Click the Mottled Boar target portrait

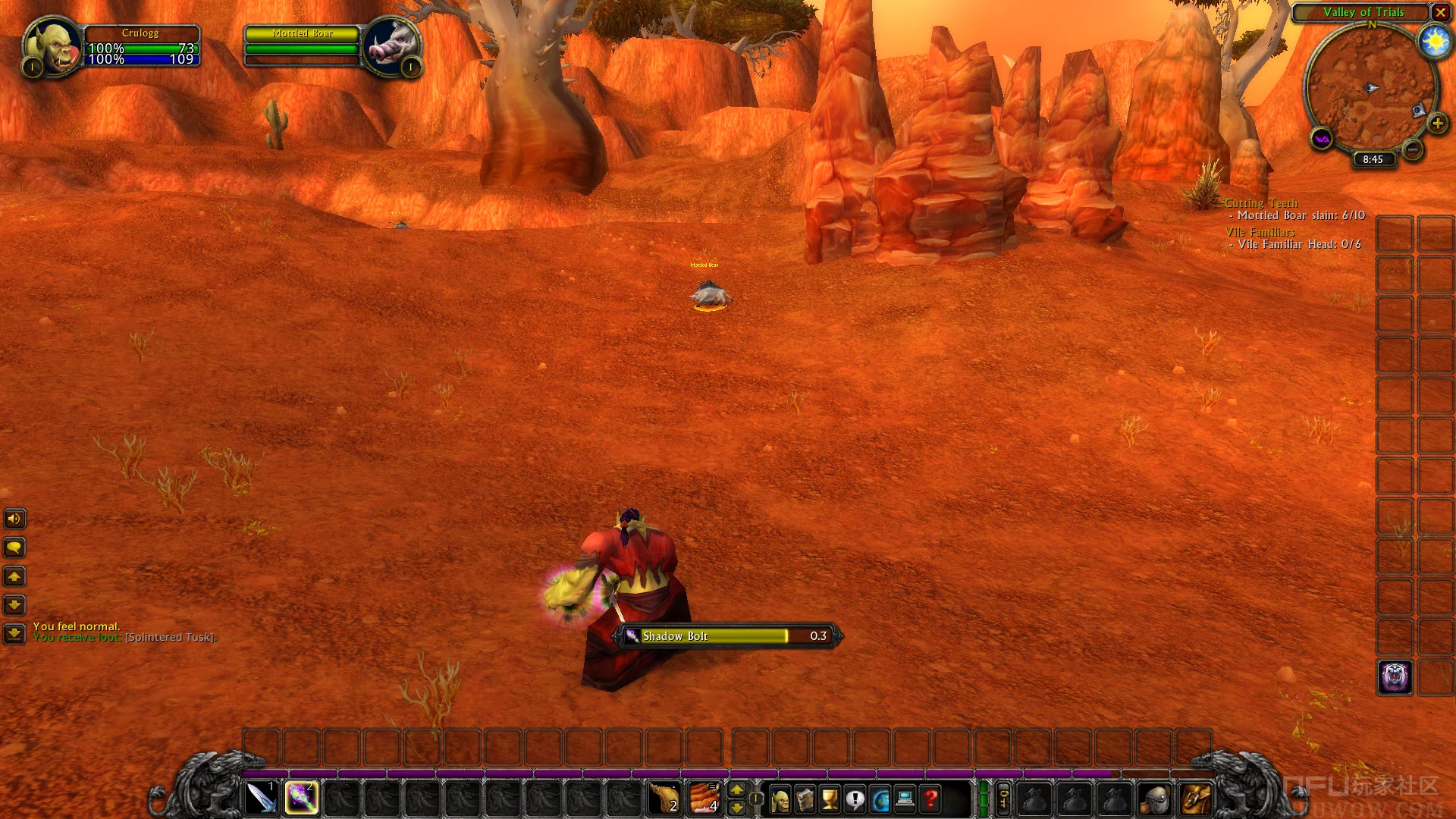[391, 46]
